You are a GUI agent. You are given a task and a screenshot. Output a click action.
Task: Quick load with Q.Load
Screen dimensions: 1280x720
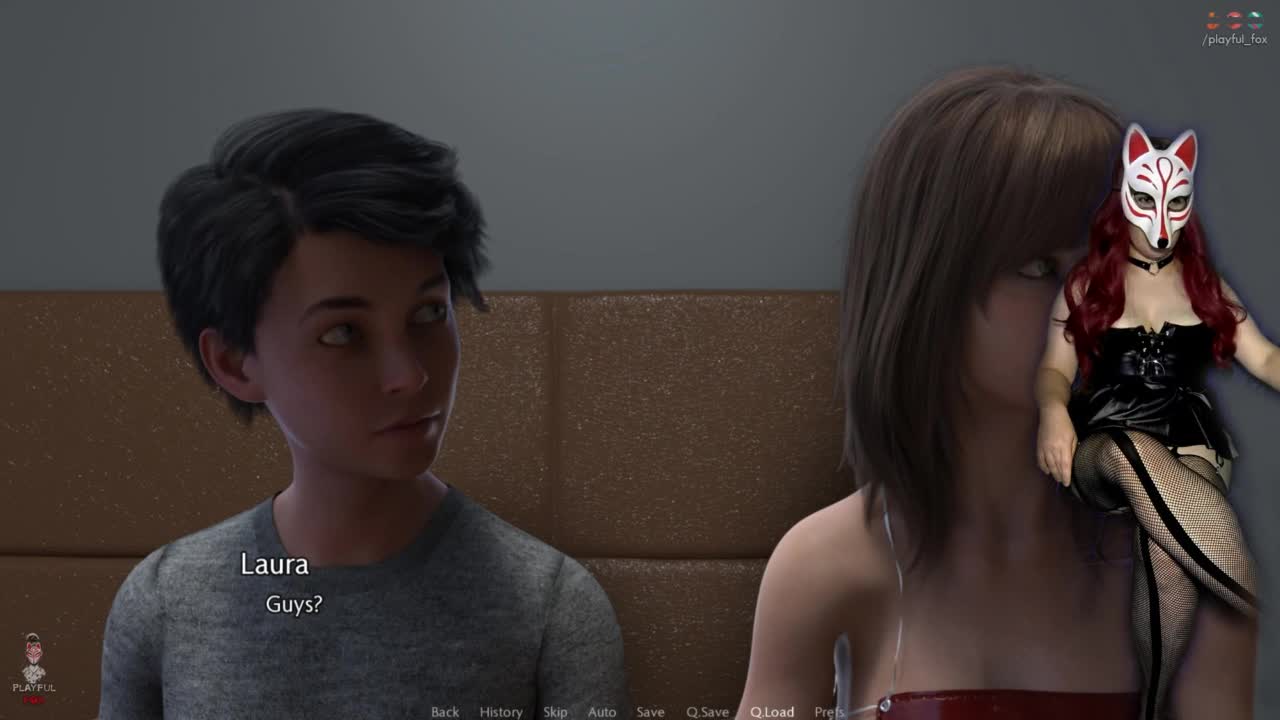(x=772, y=712)
